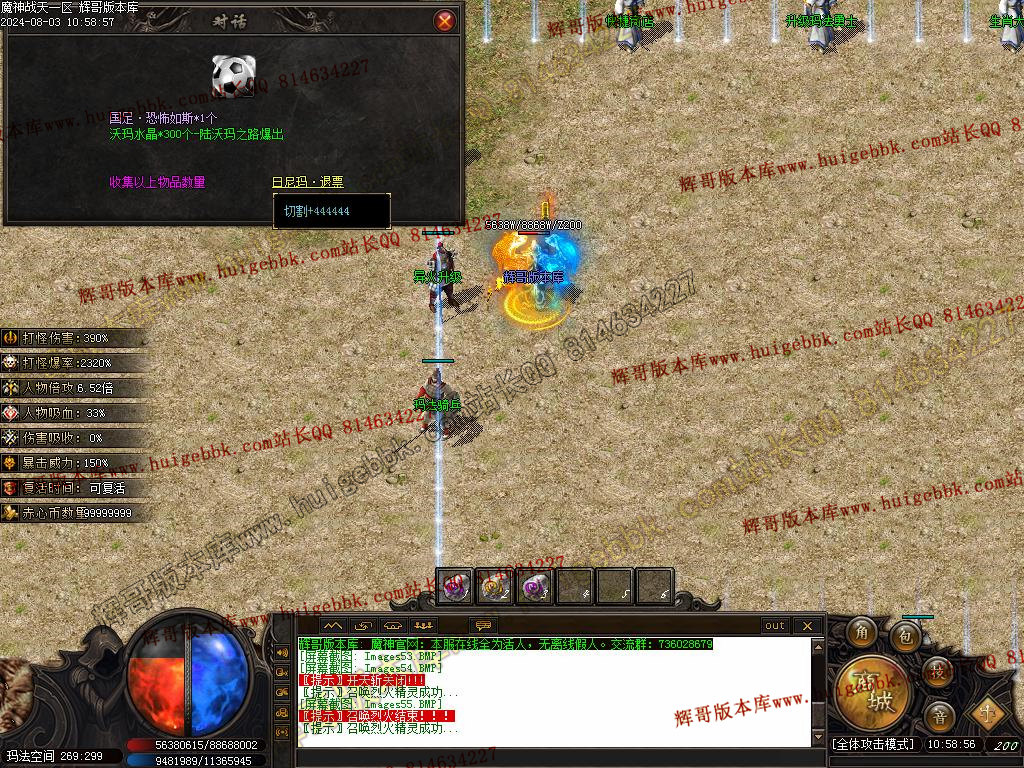Open the 技 skills panel
Image resolution: width=1024 pixels, height=768 pixels.
(x=937, y=671)
